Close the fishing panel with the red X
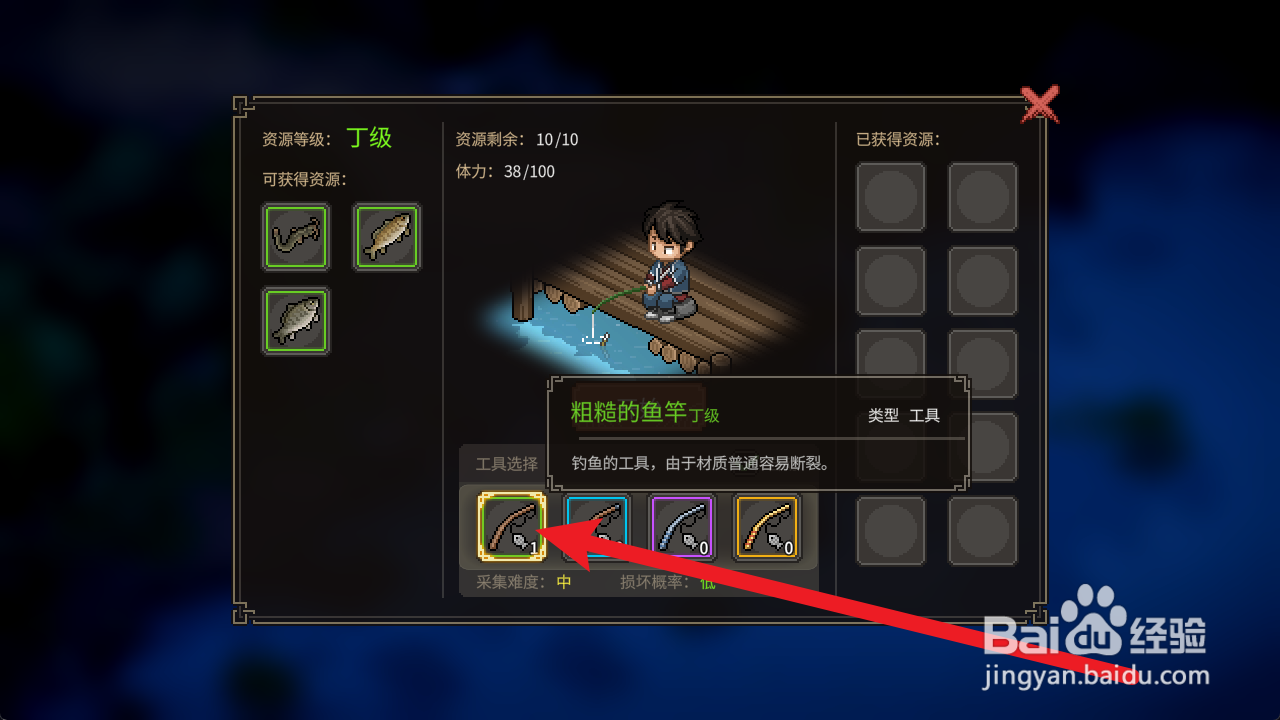Screen dimensions: 1280x720 tap(1041, 104)
